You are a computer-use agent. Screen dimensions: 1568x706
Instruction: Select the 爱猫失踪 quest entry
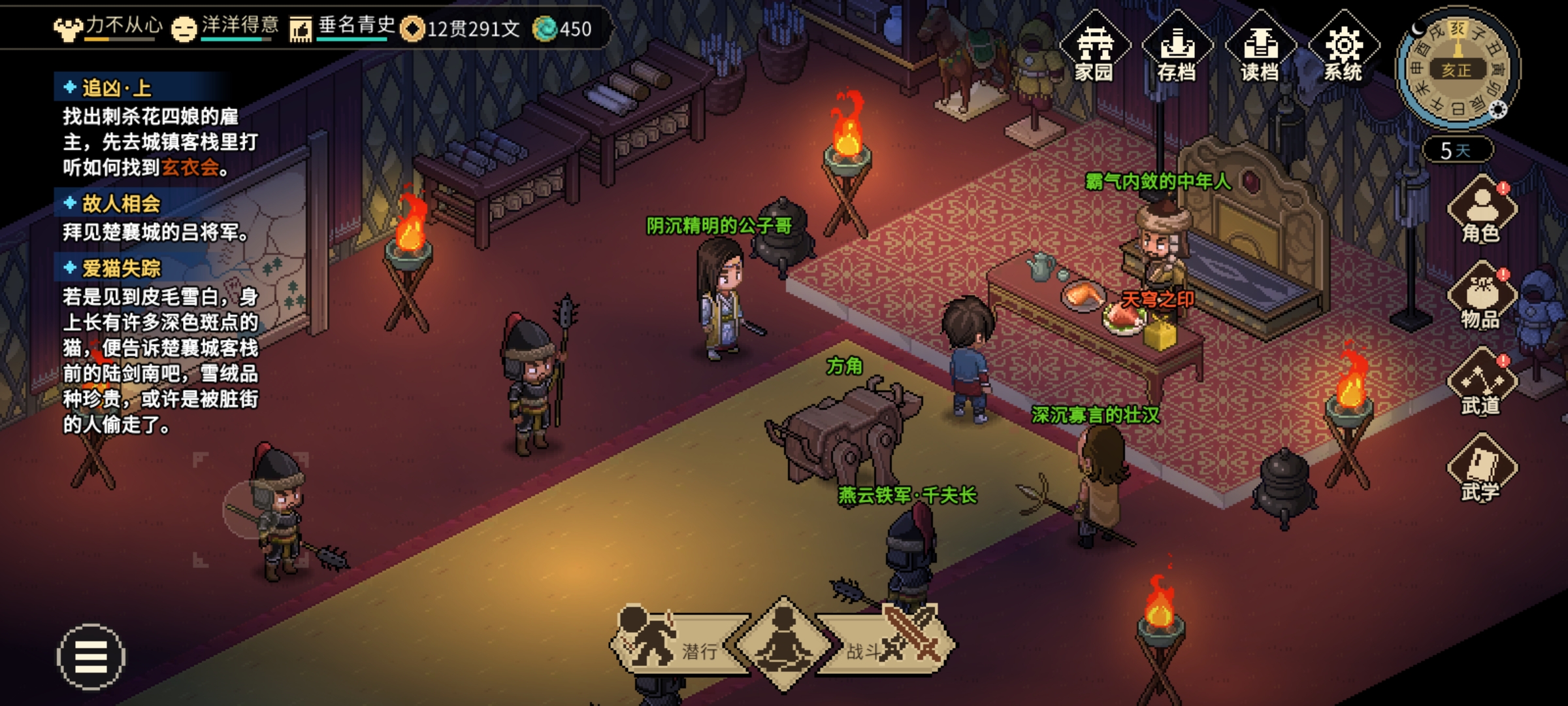pyautogui.click(x=121, y=268)
